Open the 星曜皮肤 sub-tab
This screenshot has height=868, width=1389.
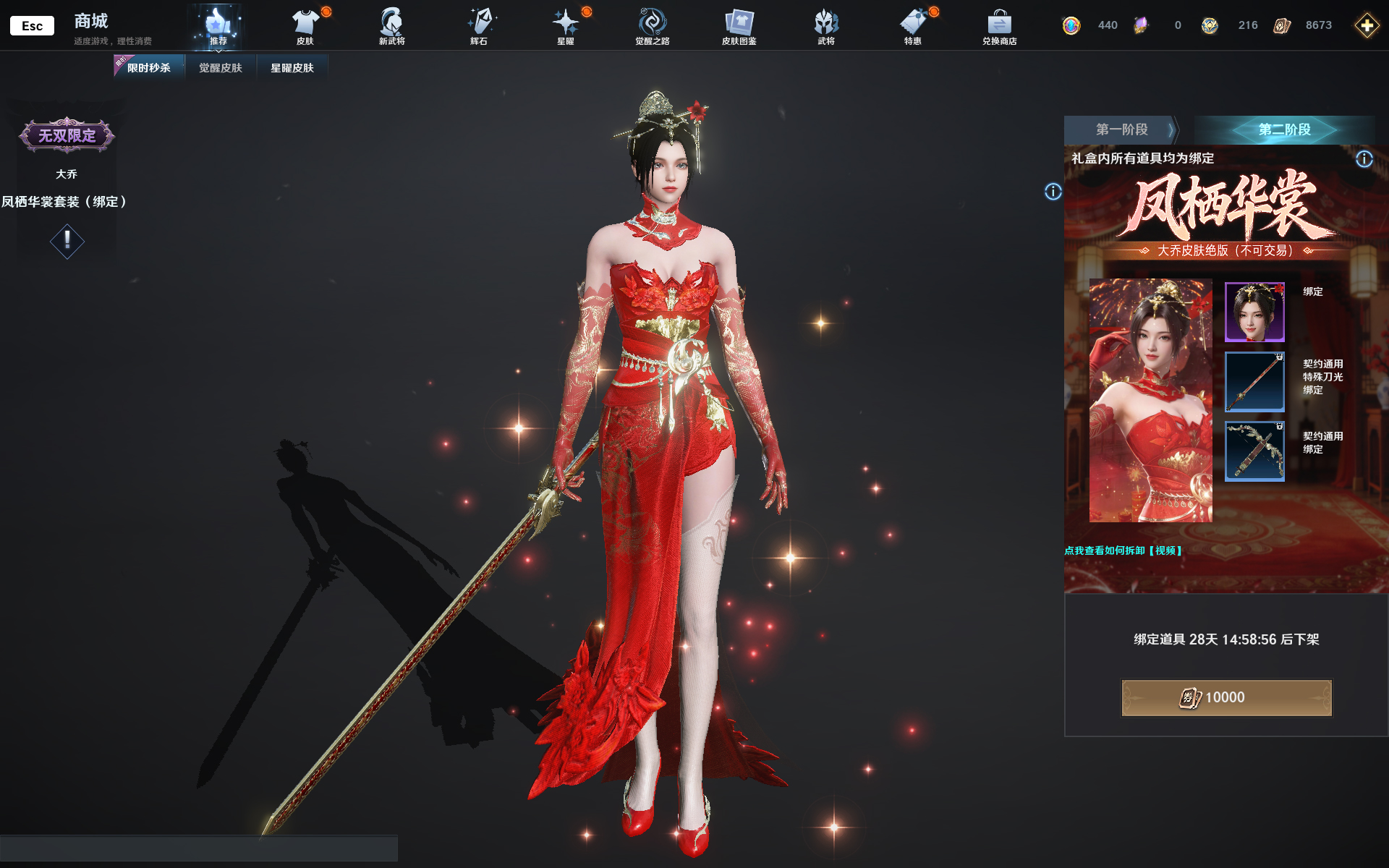point(292,68)
